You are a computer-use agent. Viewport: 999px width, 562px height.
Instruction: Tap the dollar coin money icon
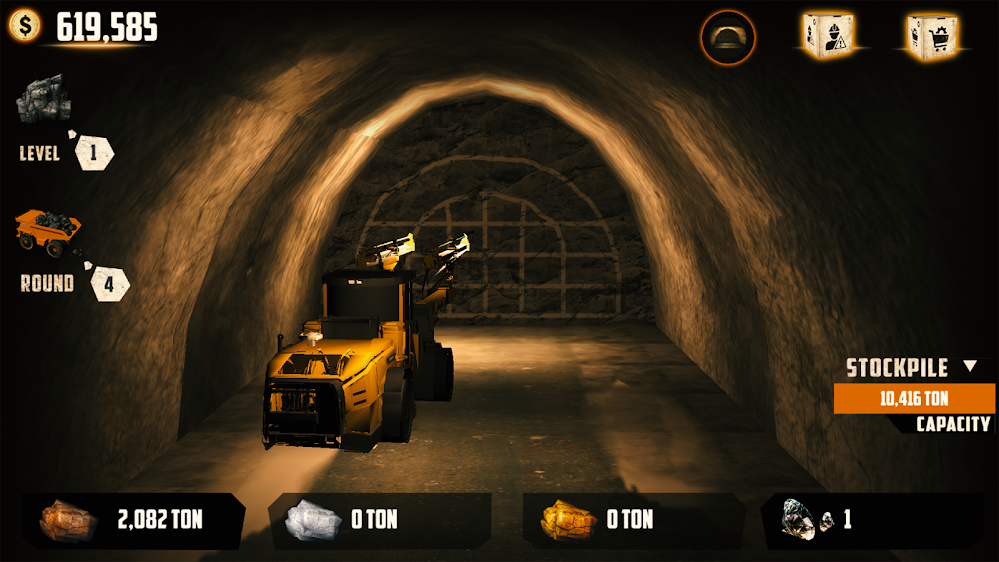tap(25, 25)
